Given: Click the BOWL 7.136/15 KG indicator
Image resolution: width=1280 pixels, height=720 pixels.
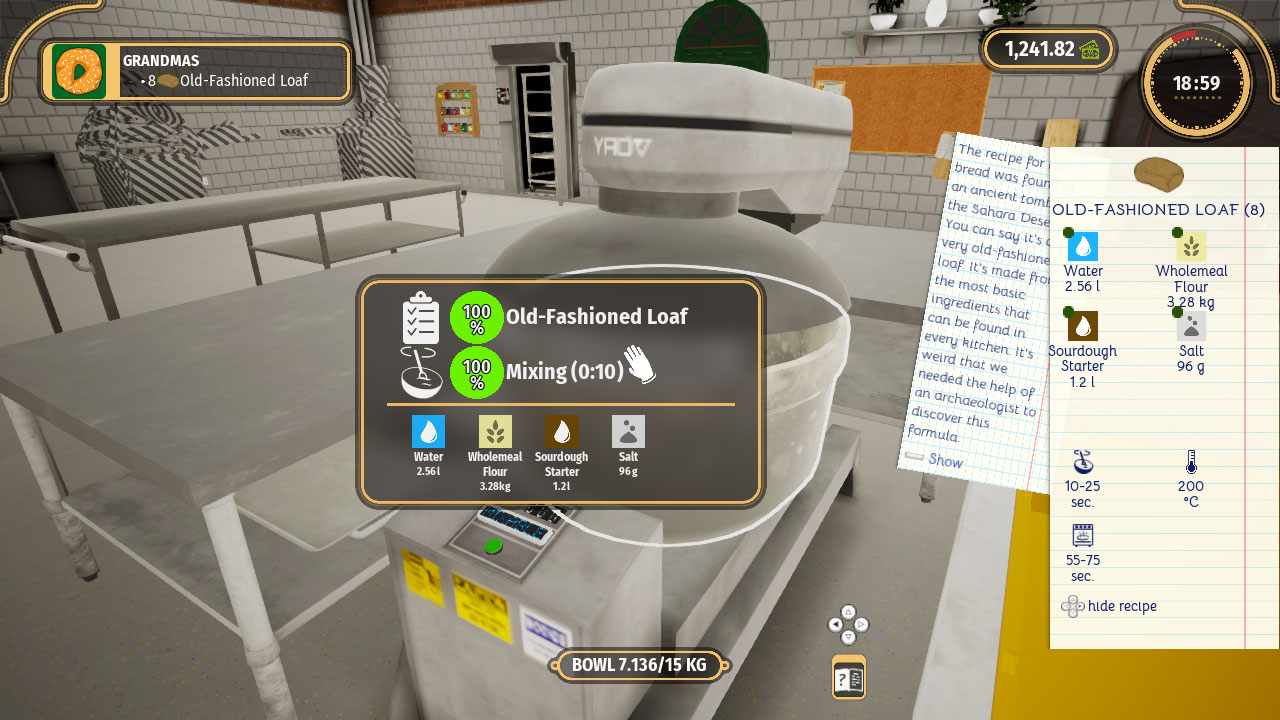Looking at the screenshot, I should coord(639,664).
